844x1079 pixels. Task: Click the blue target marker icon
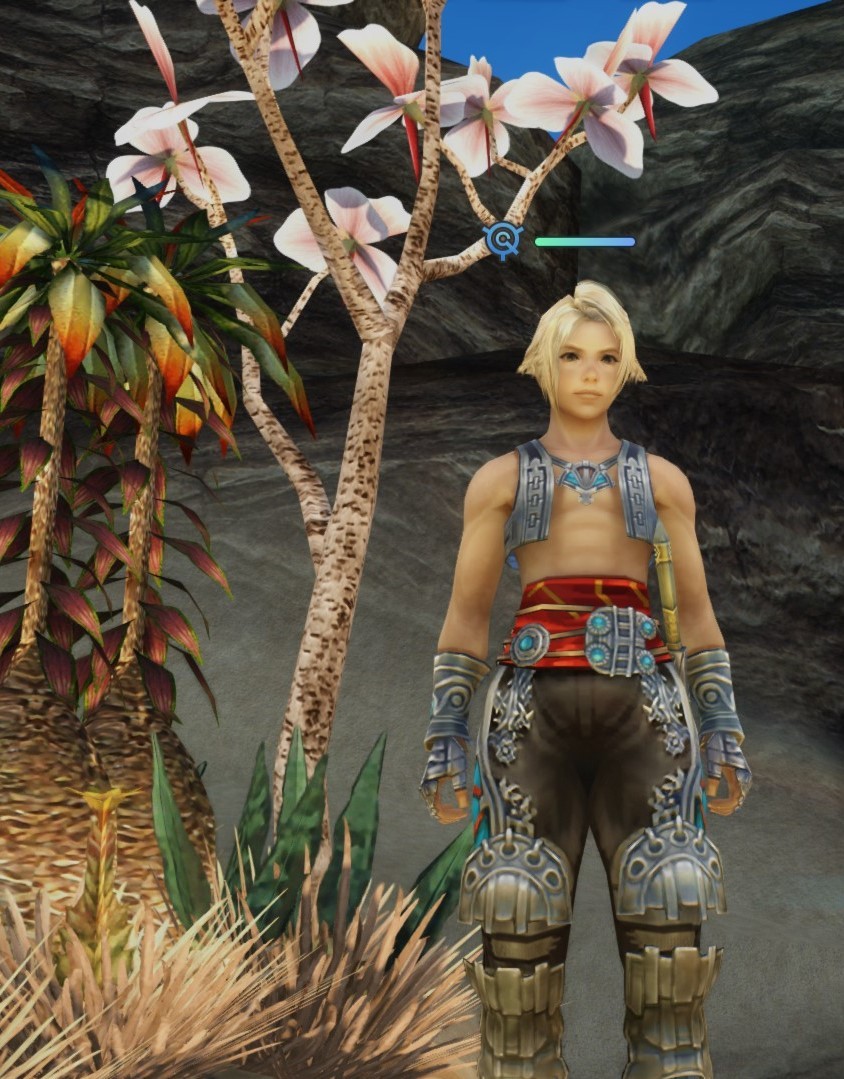(502, 241)
